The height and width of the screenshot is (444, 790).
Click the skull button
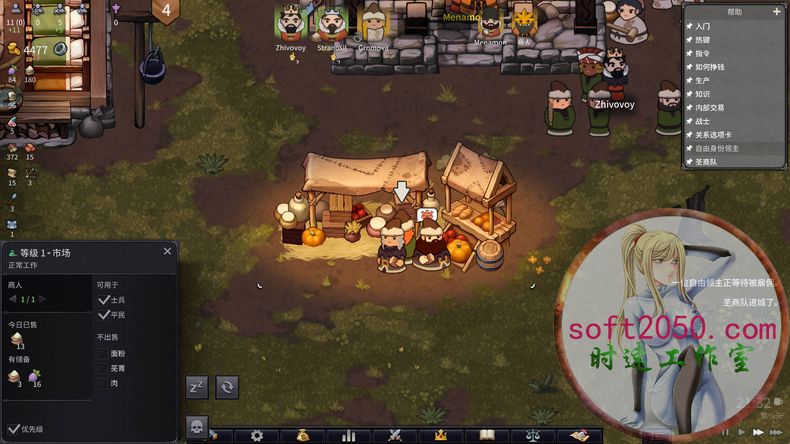[197, 426]
